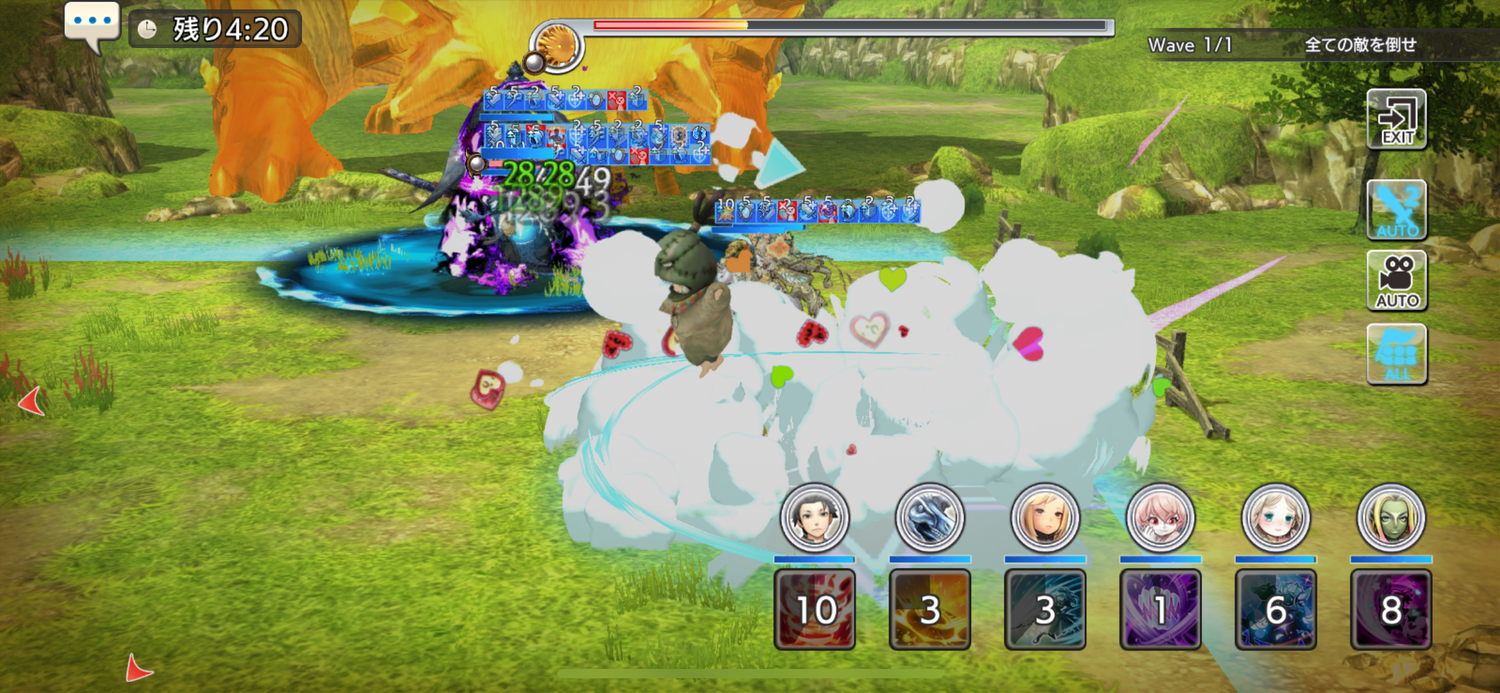Select the green-skinned character portrait
This screenshot has width=1500, height=693.
[x=1391, y=518]
